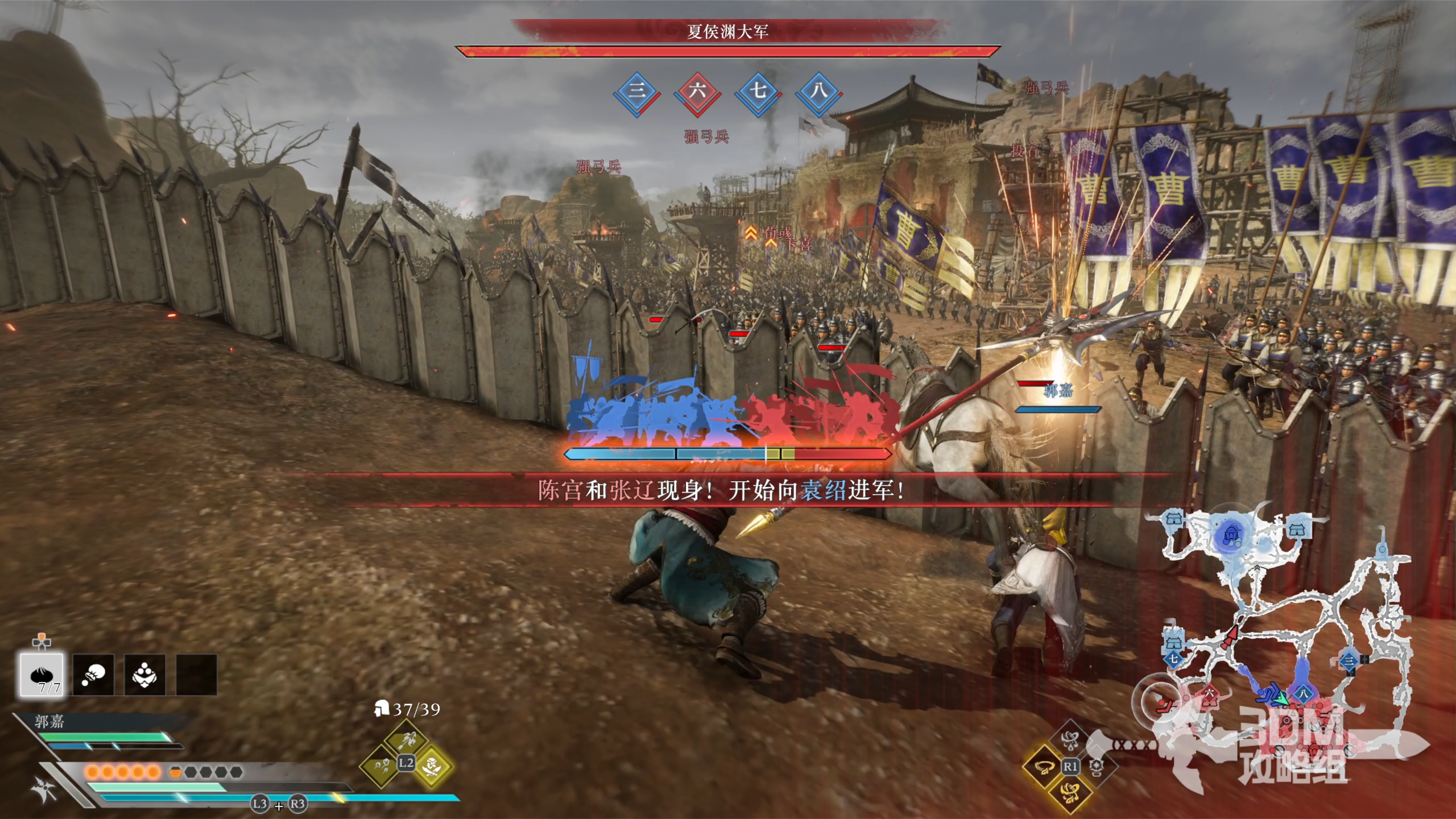Select the blue 三 objective diamond at top
The height and width of the screenshot is (819, 1456).
coord(636,92)
